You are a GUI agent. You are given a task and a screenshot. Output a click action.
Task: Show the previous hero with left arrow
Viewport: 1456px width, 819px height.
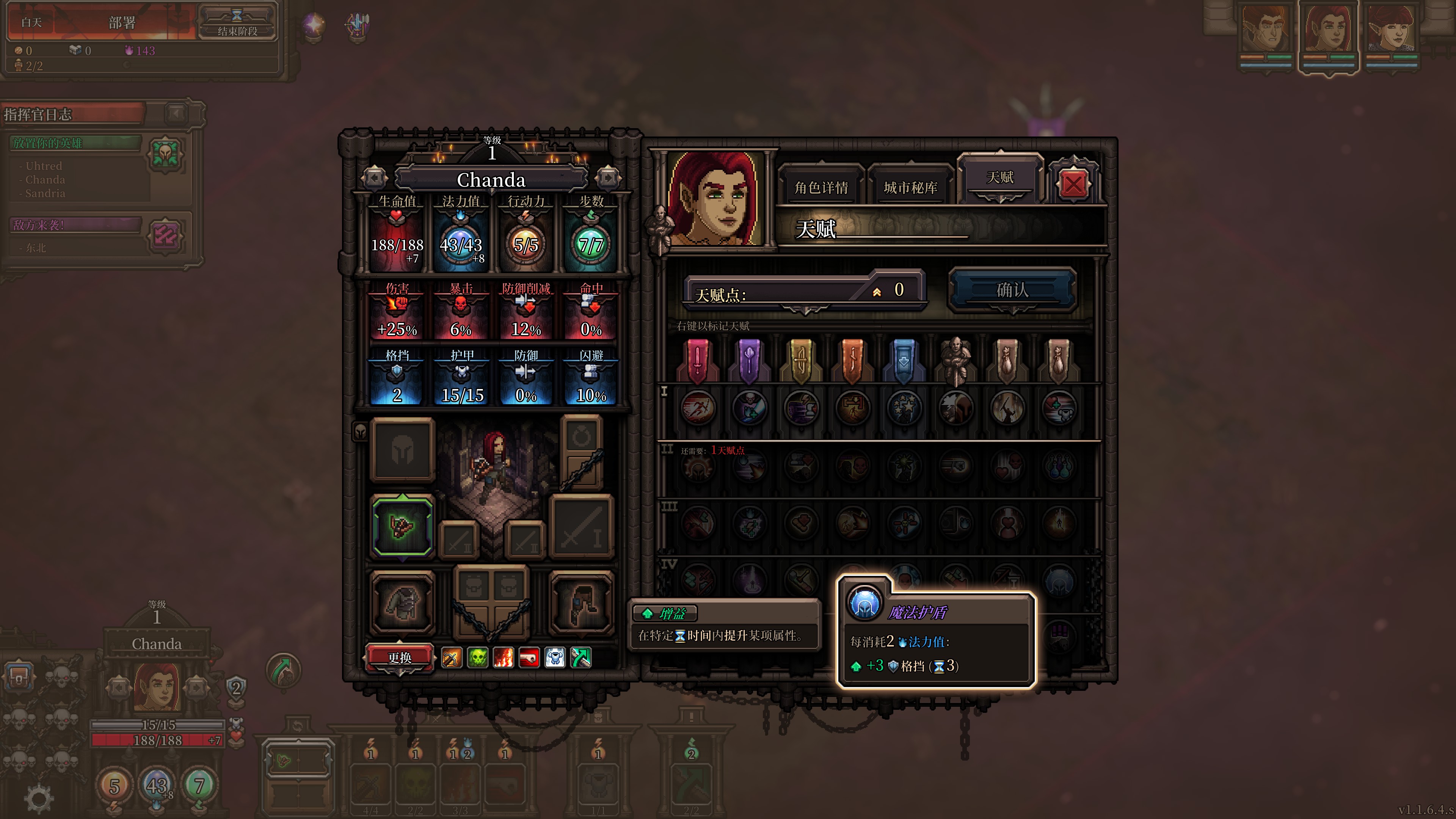point(374,179)
